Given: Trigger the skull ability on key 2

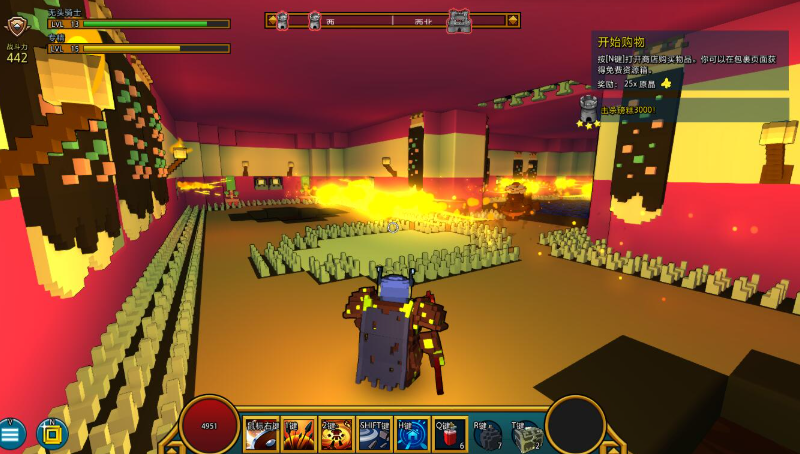Looking at the screenshot, I should coord(335,436).
